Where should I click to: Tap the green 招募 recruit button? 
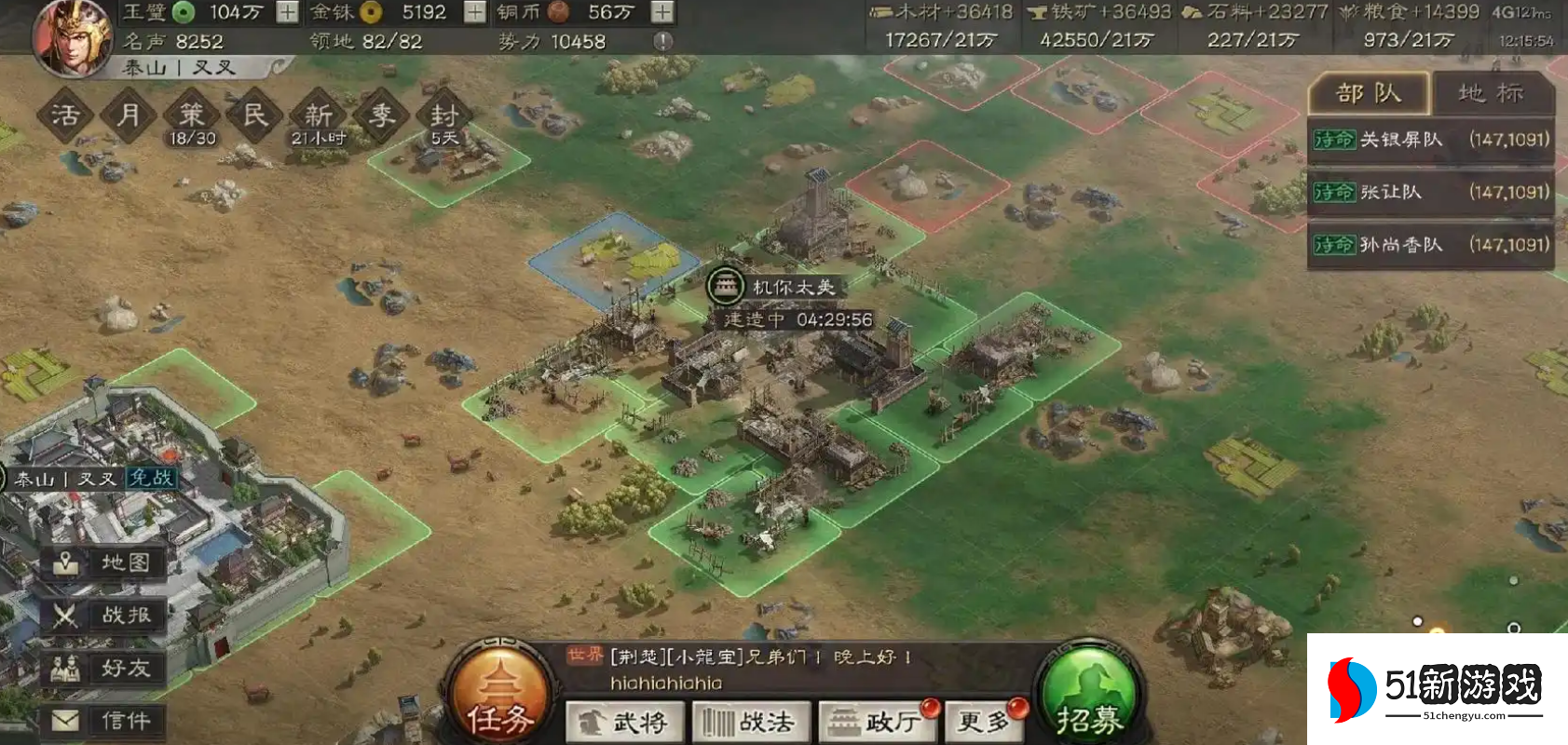1087,694
